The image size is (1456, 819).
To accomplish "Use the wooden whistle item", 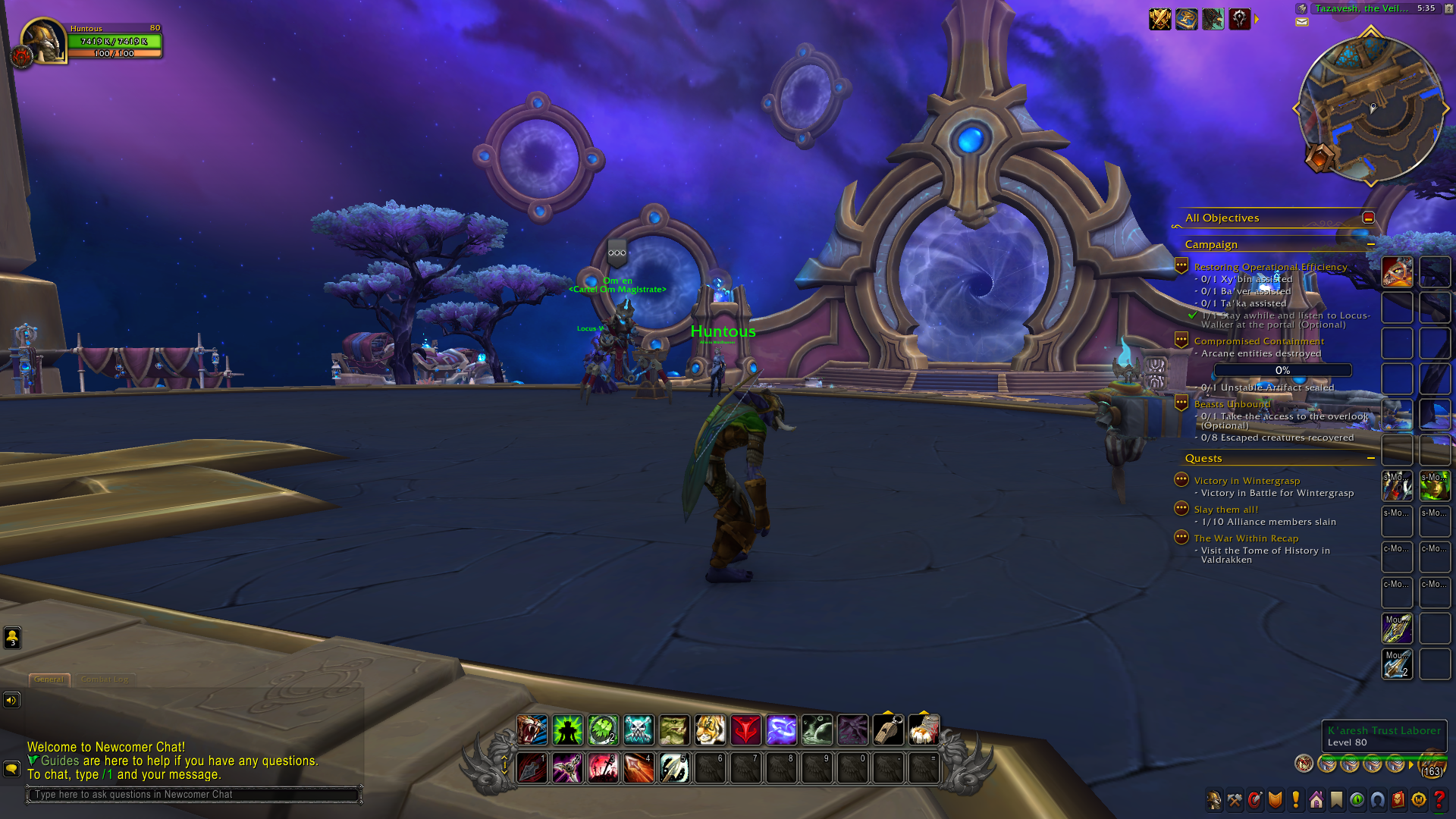I will pyautogui.click(x=888, y=730).
